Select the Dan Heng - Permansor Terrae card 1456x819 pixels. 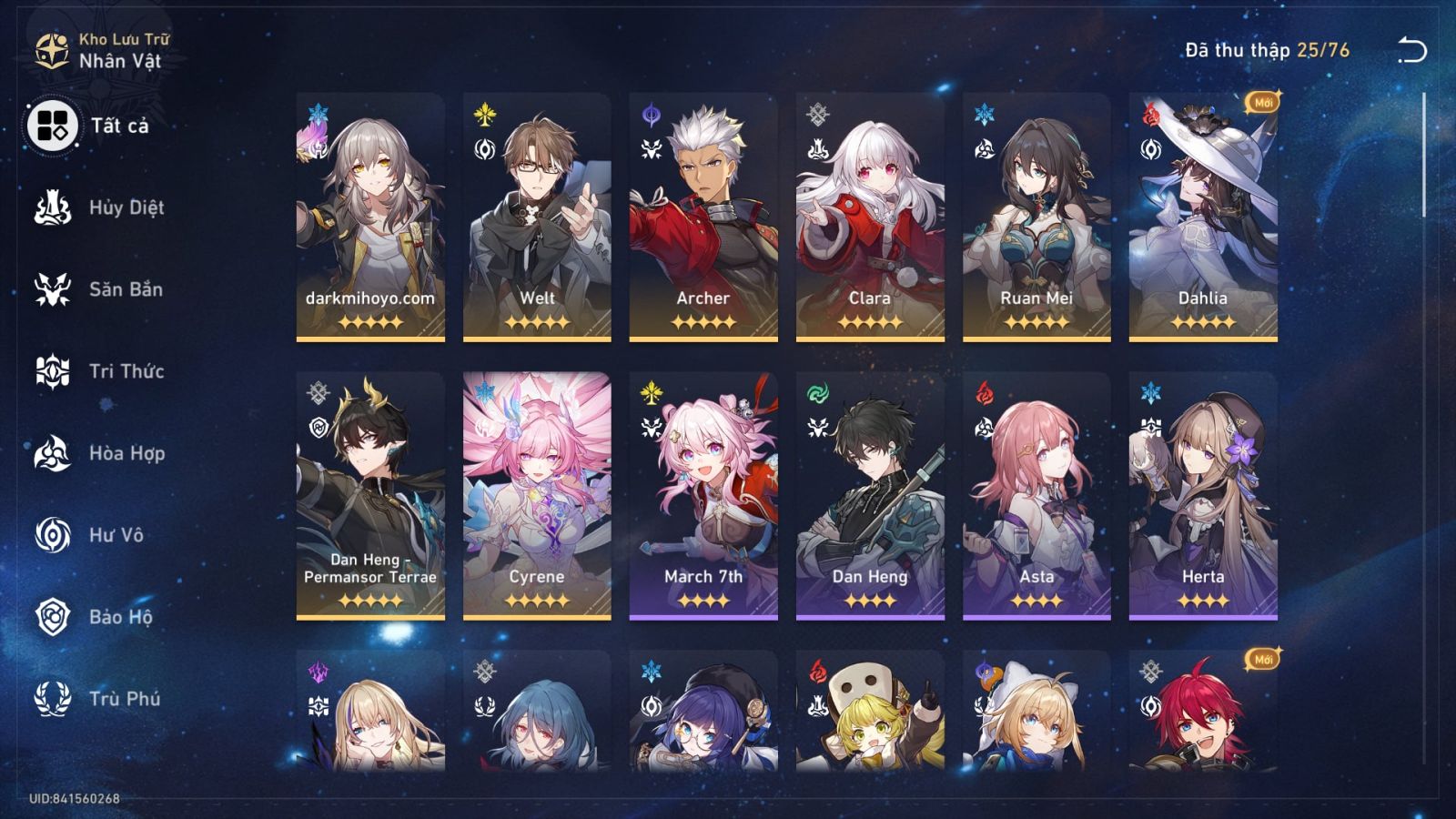369,491
